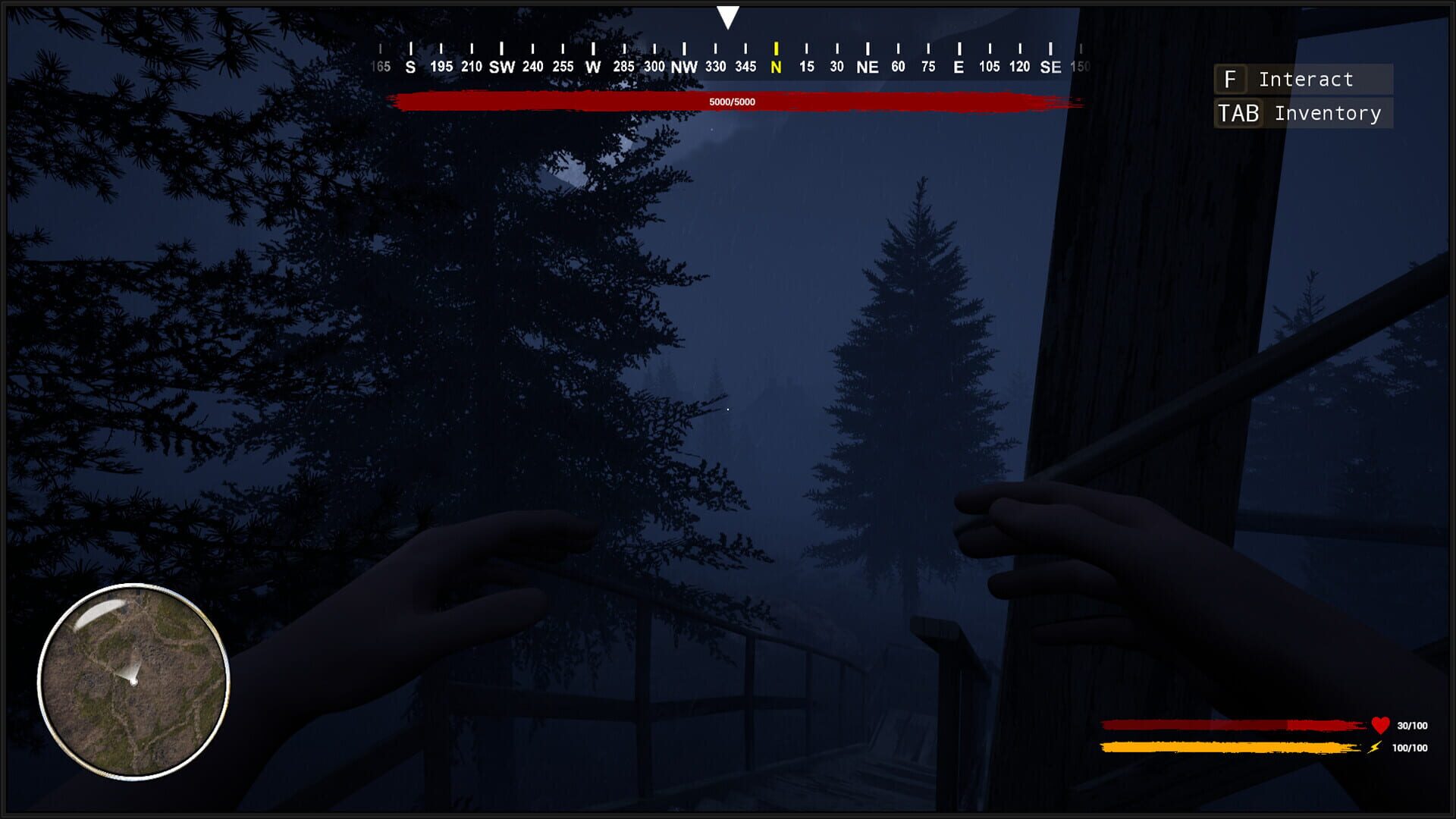Toggle the F key Interact prompt
Screen dimensions: 1456x819
1231,79
